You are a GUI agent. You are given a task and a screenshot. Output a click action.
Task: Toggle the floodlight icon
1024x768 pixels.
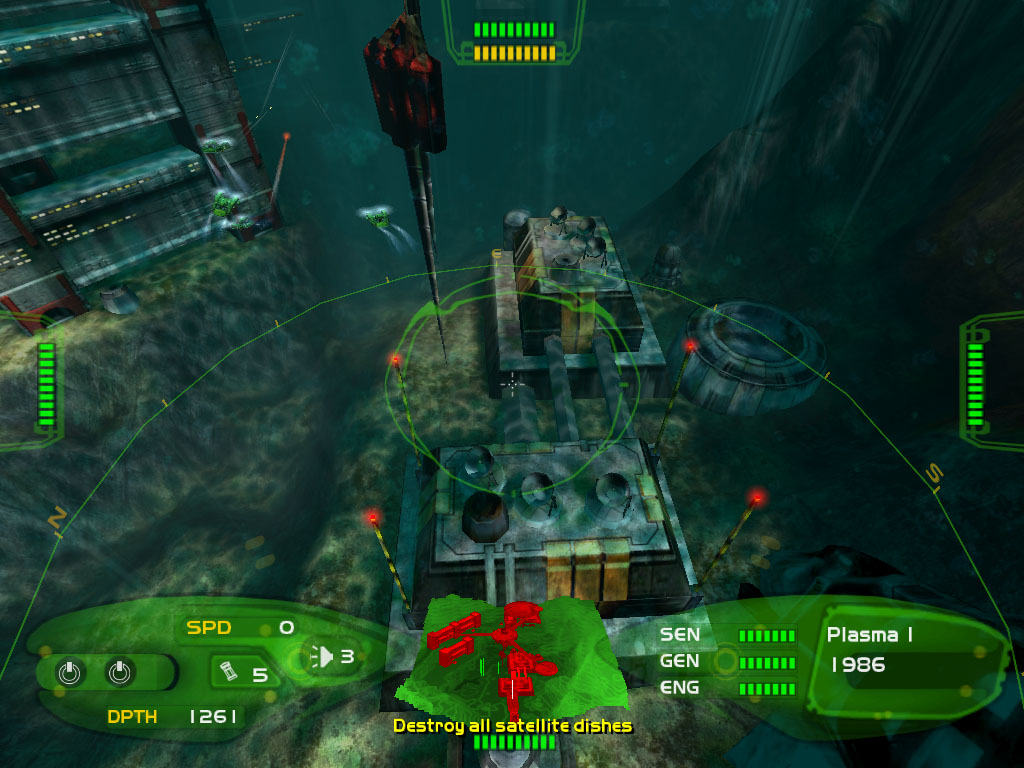pos(322,656)
